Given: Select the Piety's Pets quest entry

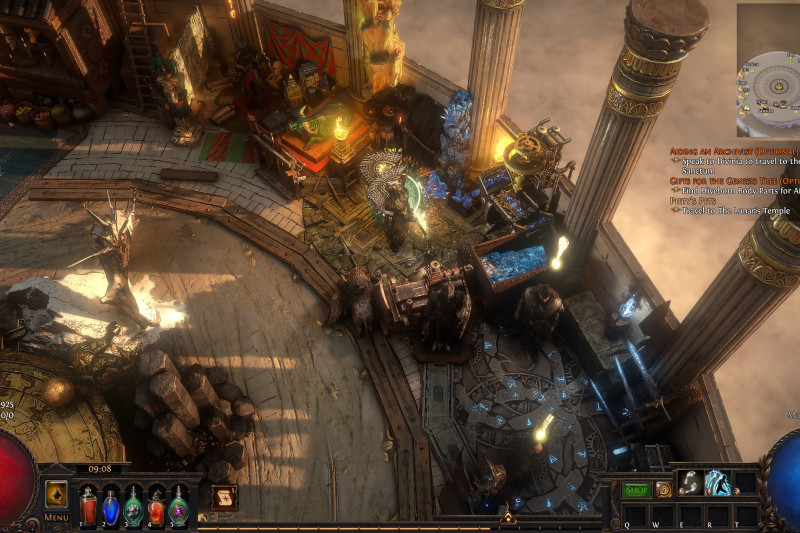Looking at the screenshot, I should (x=691, y=201).
